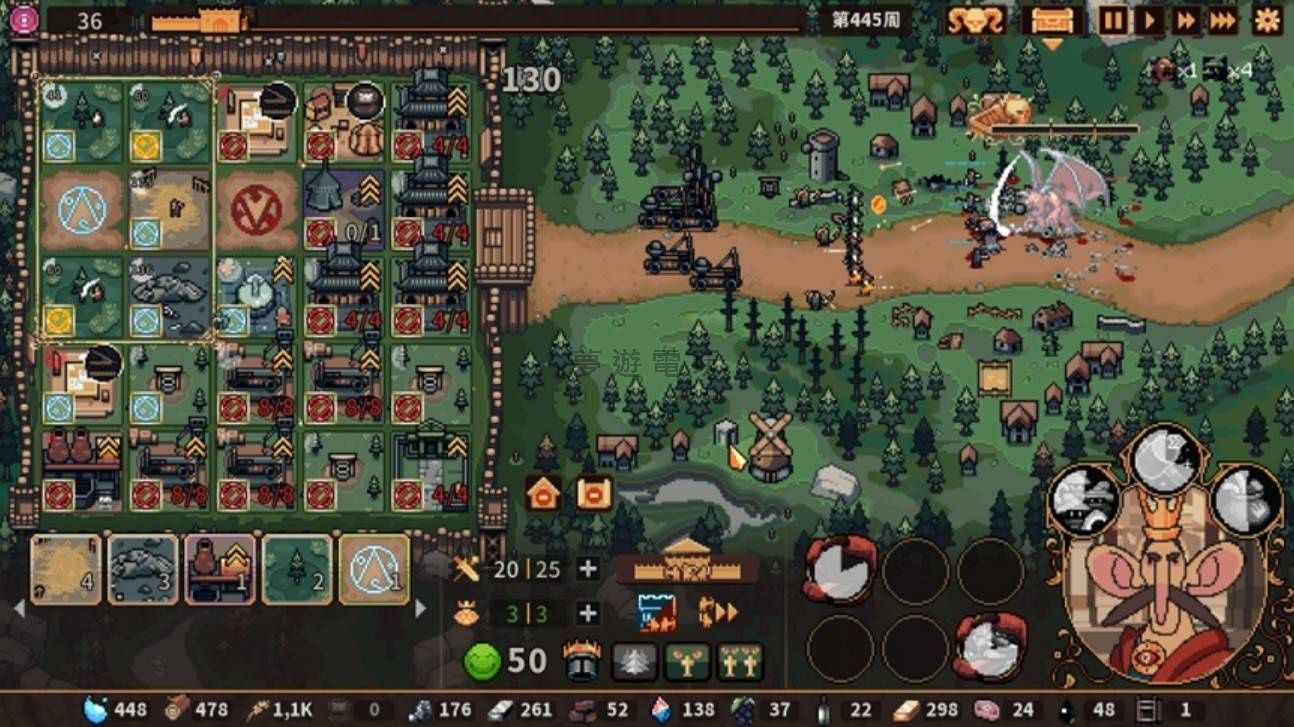Open the treasure chest menu

(1052, 20)
